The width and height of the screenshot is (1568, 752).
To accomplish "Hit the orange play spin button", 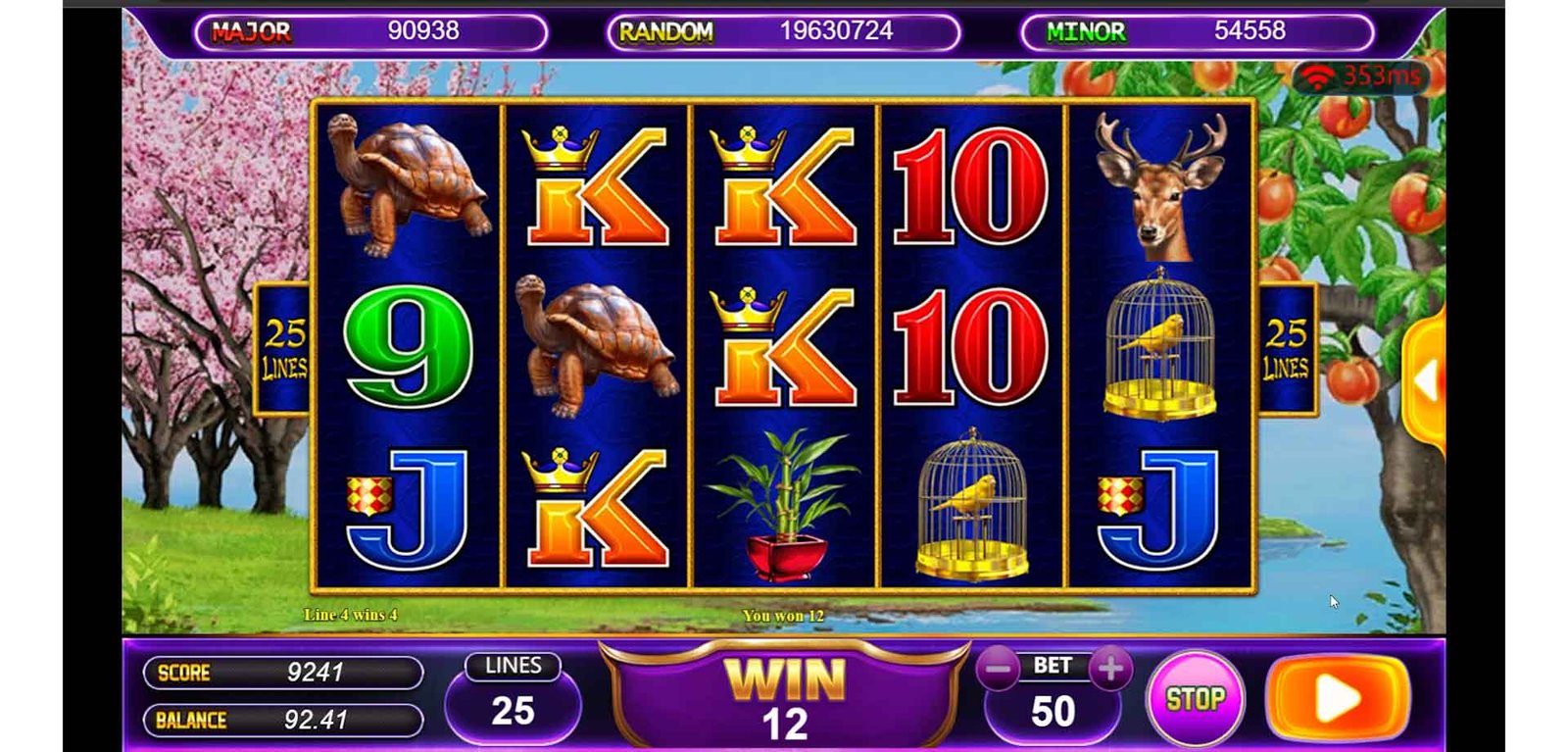I will pyautogui.click(x=1338, y=699).
